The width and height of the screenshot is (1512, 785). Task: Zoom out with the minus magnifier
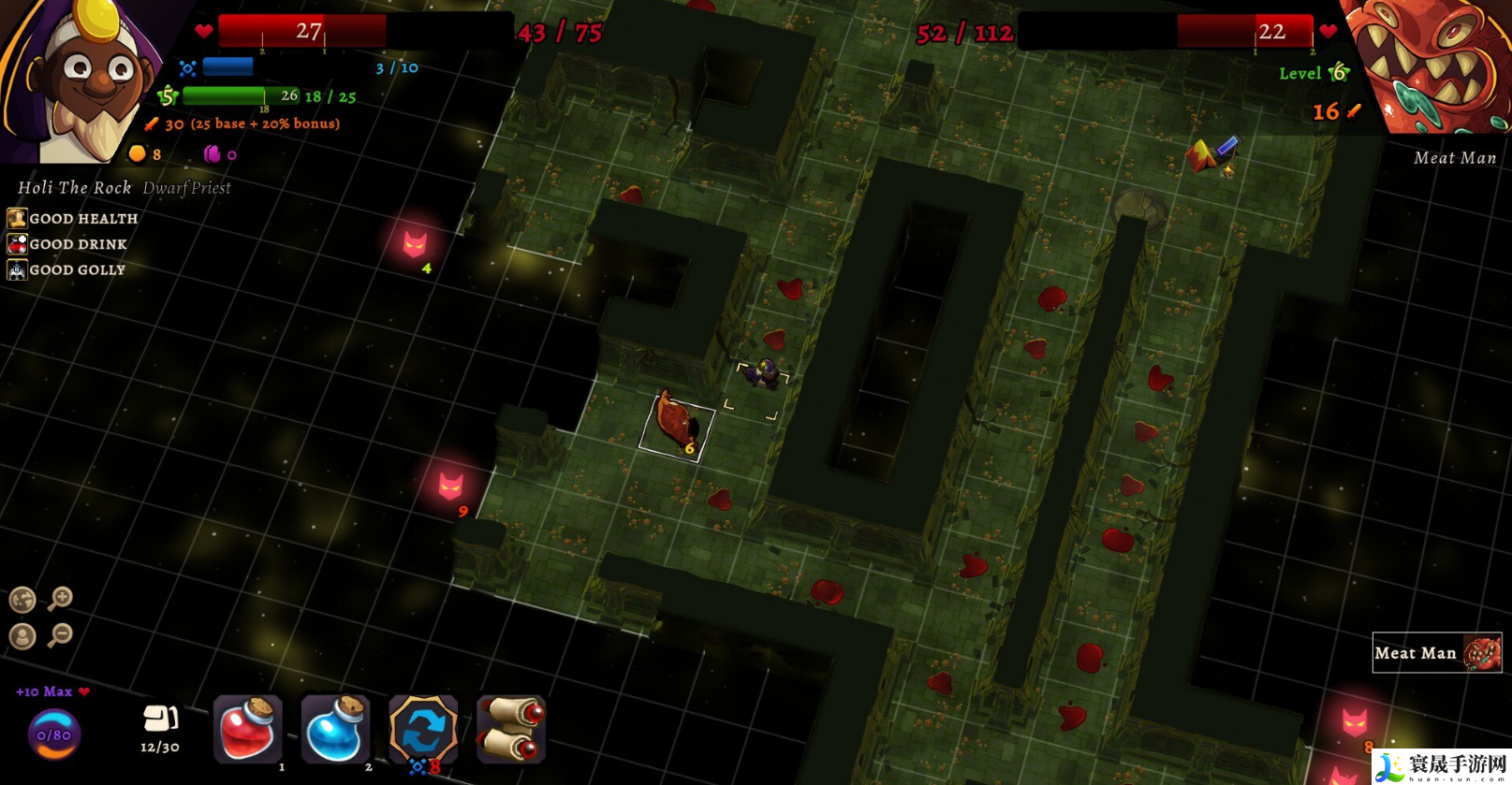click(61, 635)
